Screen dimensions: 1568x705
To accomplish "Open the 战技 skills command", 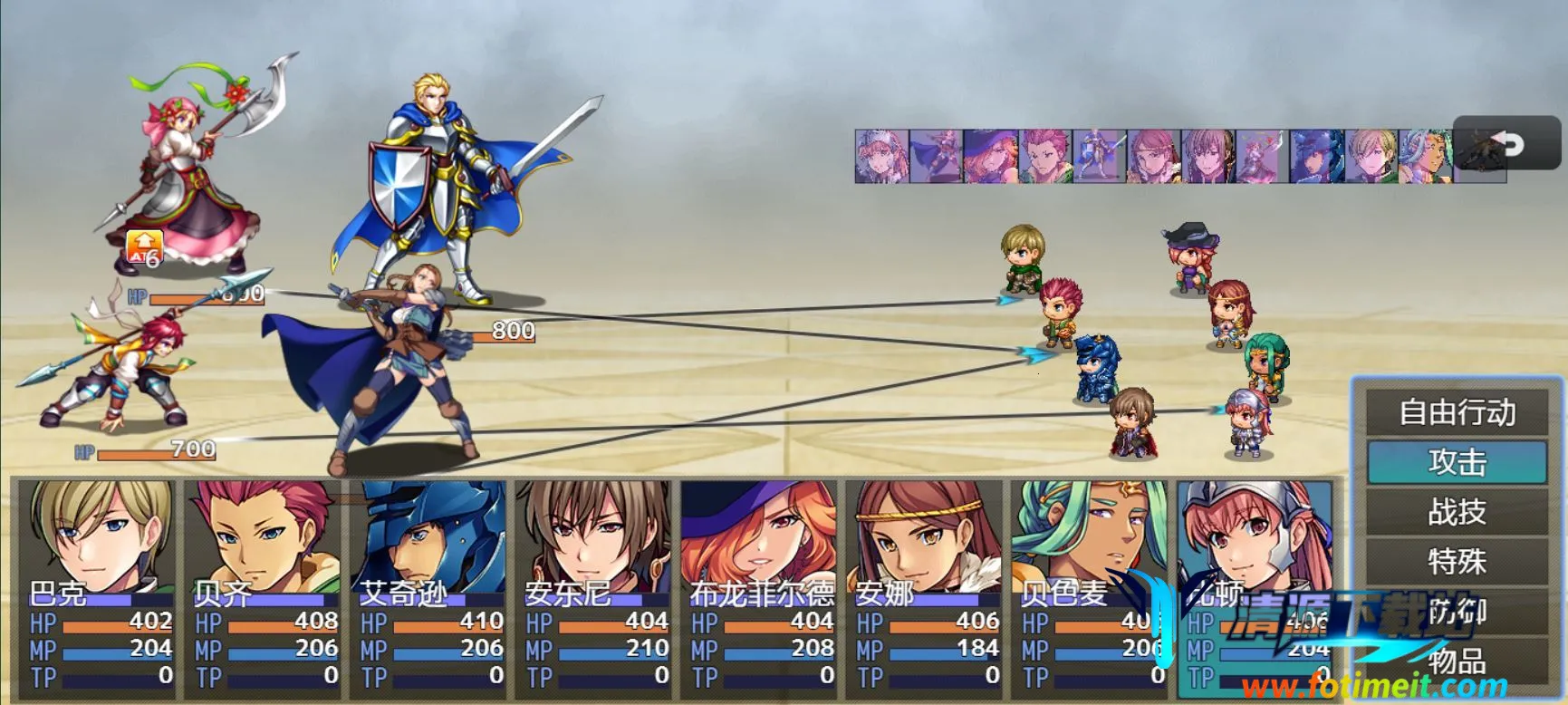I will [x=1457, y=512].
